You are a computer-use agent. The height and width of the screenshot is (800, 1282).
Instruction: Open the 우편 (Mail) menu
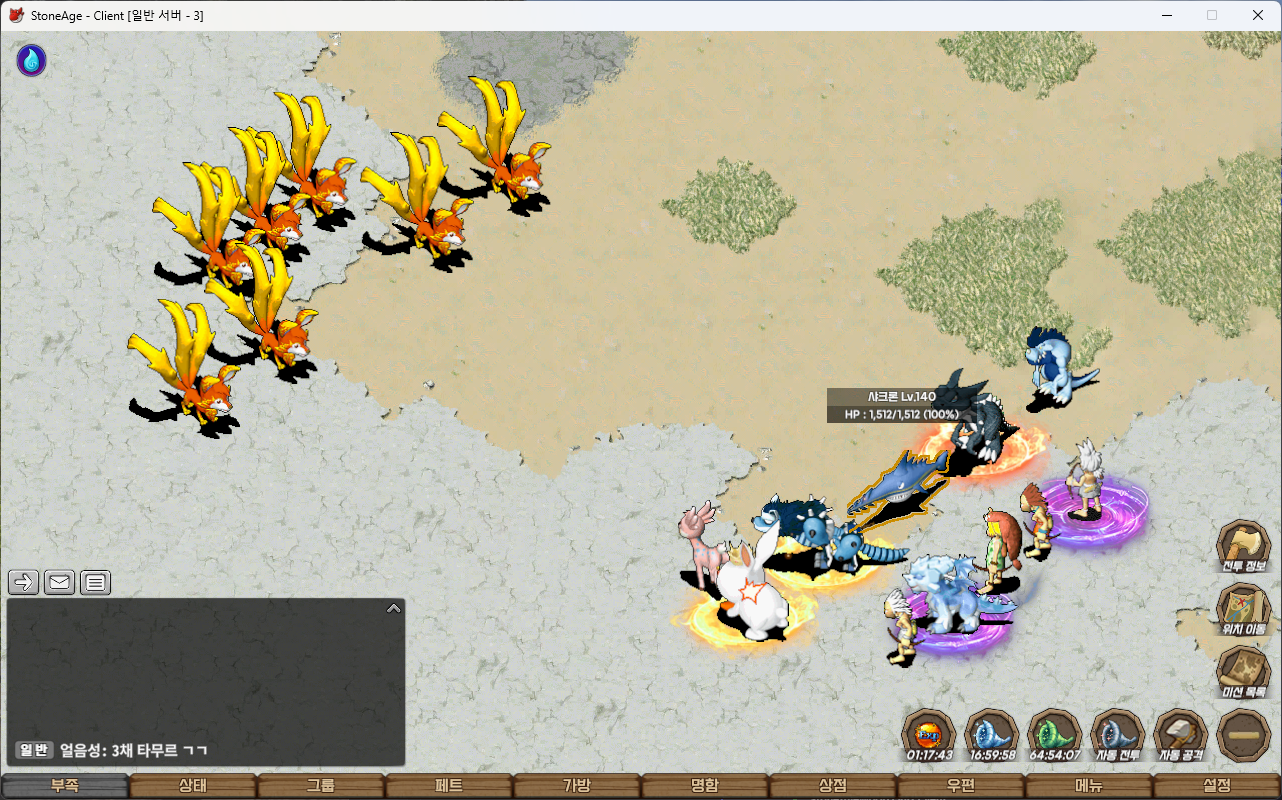coord(961,786)
